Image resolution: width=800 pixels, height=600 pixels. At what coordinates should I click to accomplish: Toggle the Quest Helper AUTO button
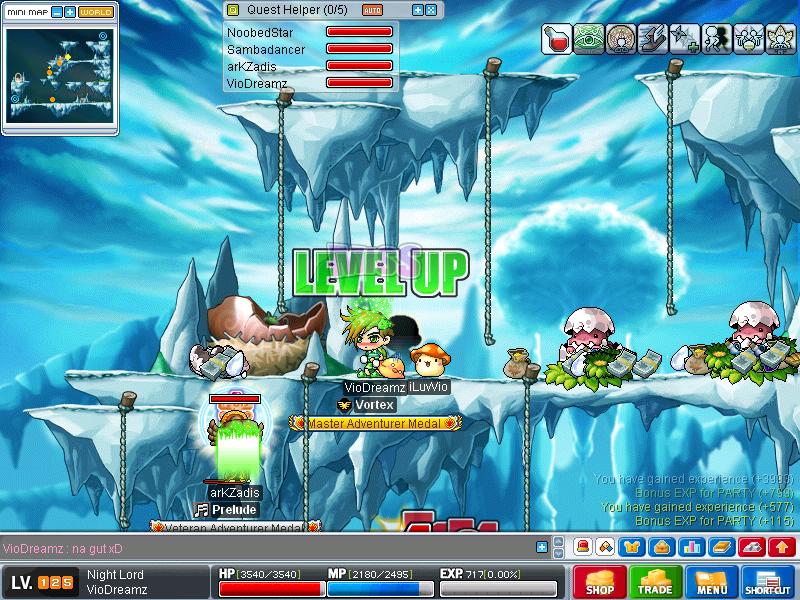[372, 10]
